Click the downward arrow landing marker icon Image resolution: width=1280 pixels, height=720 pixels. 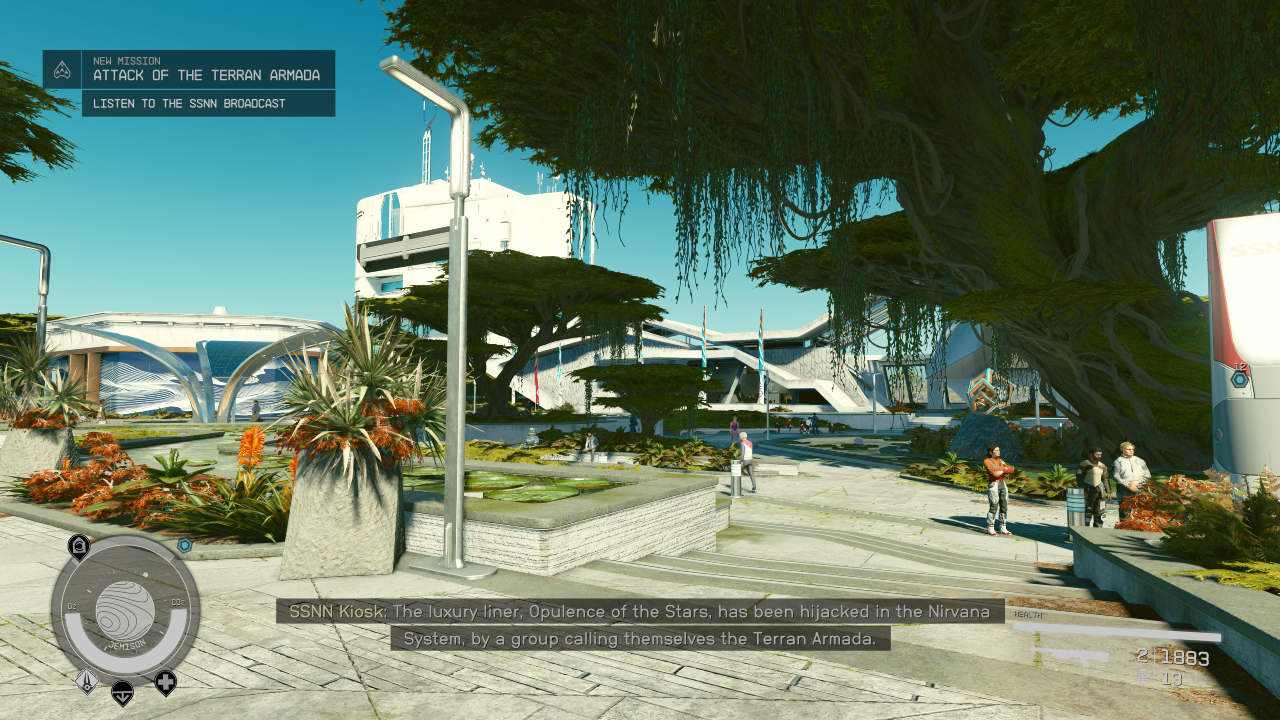[122, 691]
